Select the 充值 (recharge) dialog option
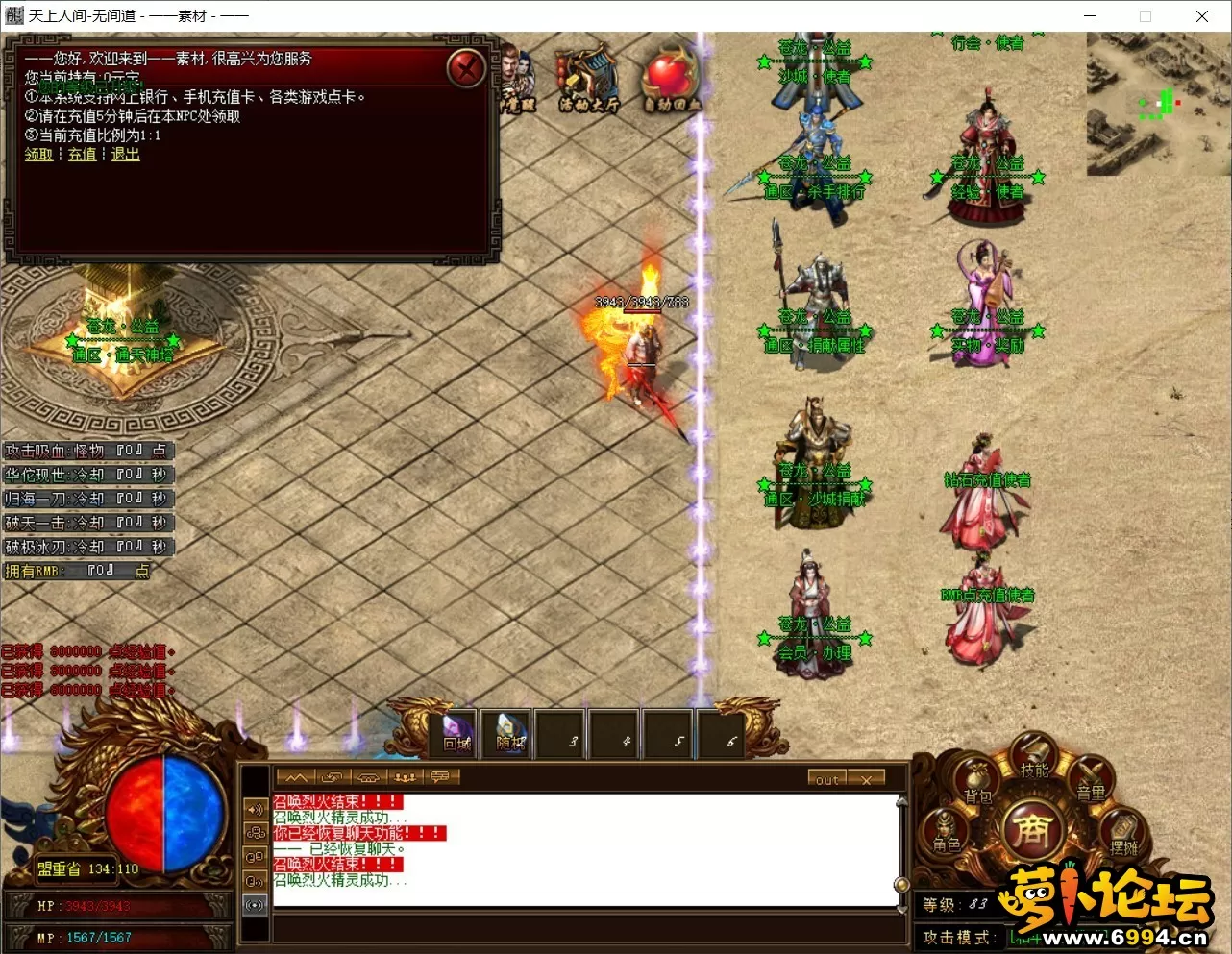1232x954 pixels. click(83, 155)
